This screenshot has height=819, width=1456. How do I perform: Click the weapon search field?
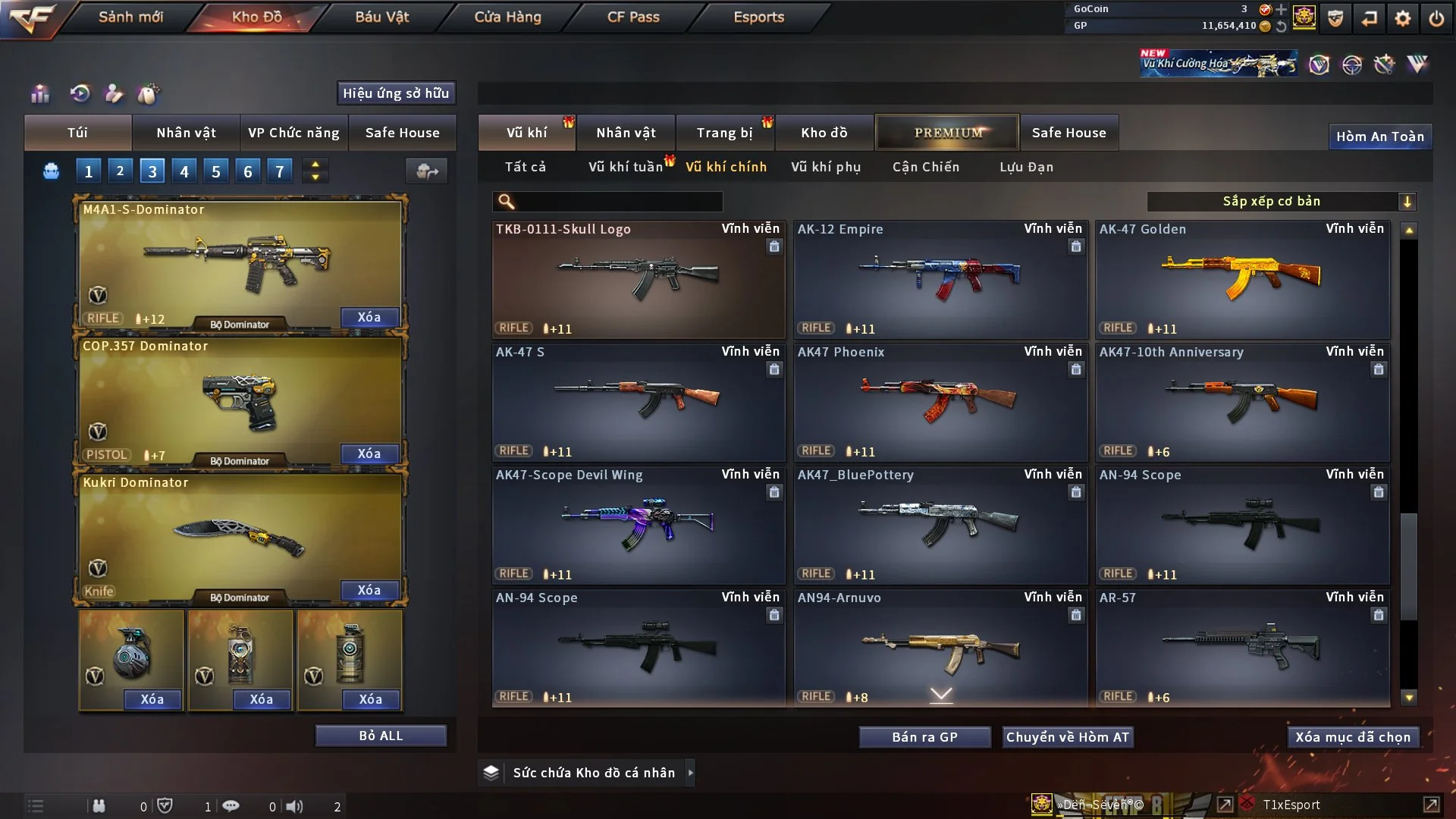(618, 202)
